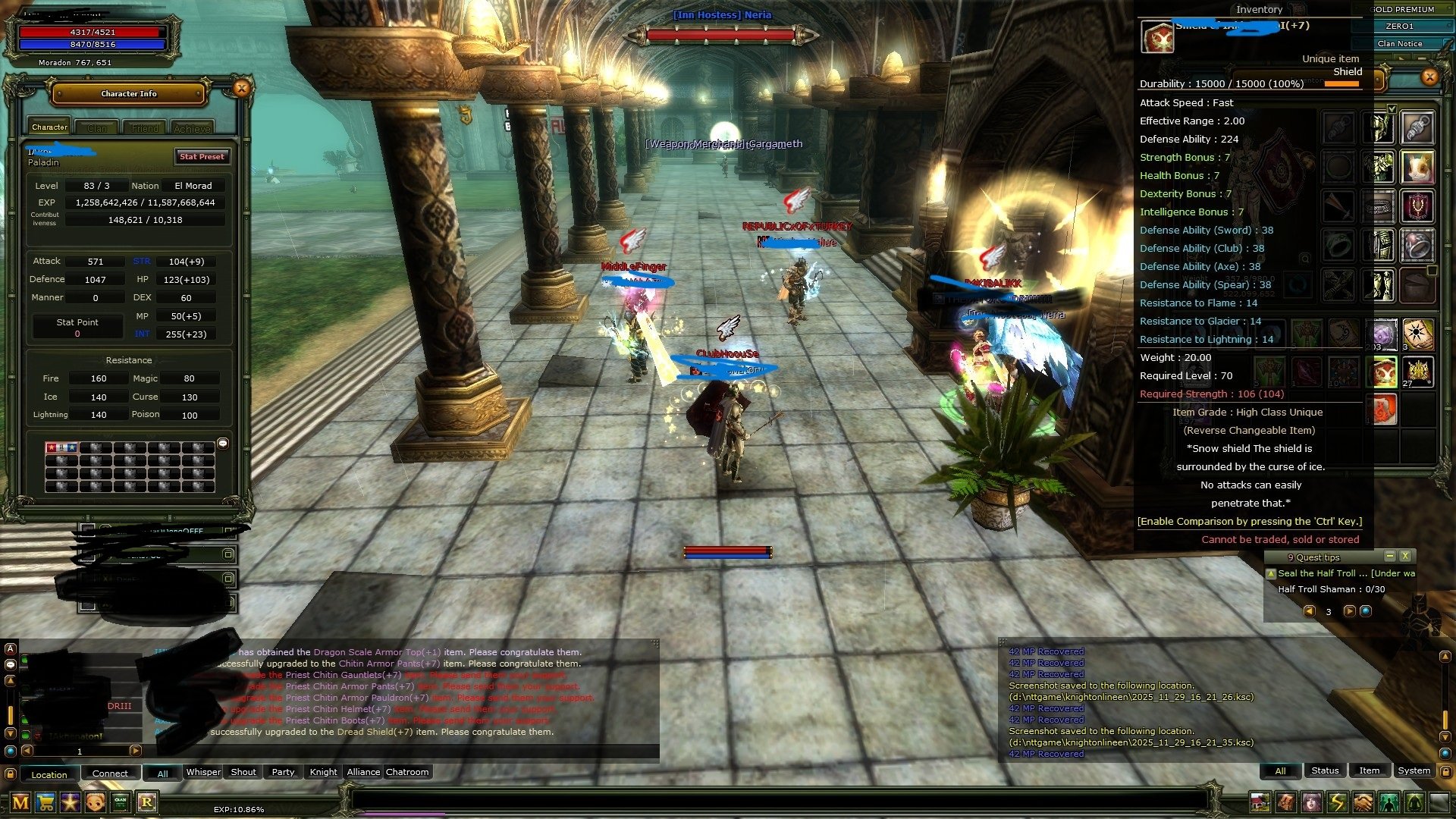This screenshot has width=1456, height=819.
Task: Open the M menu icon
Action: (x=20, y=802)
